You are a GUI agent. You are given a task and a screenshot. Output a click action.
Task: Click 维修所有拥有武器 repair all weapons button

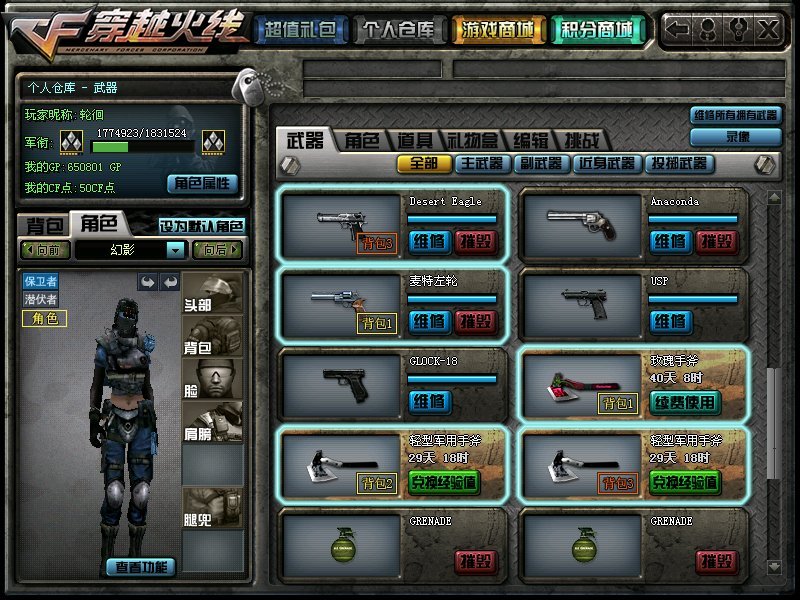pyautogui.click(x=735, y=115)
